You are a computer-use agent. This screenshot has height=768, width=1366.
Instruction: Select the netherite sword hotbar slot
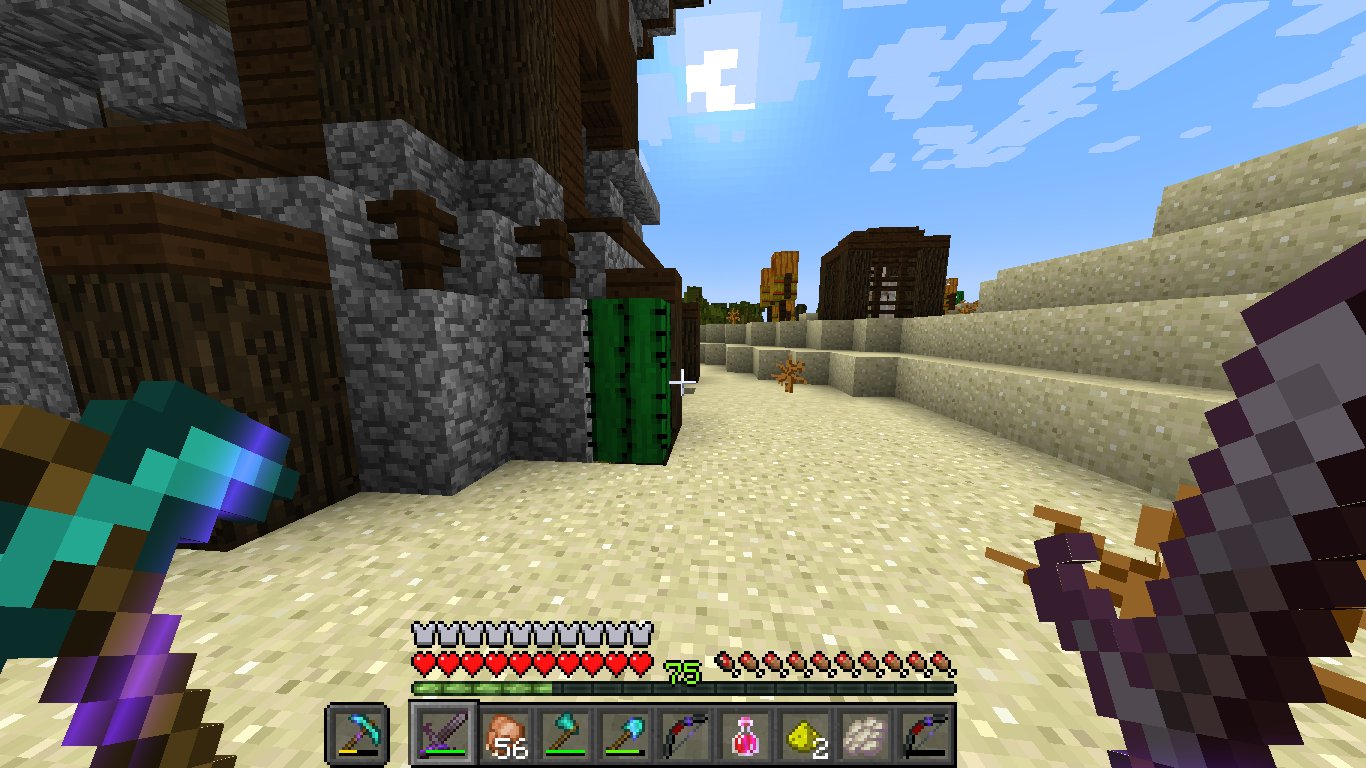[443, 735]
